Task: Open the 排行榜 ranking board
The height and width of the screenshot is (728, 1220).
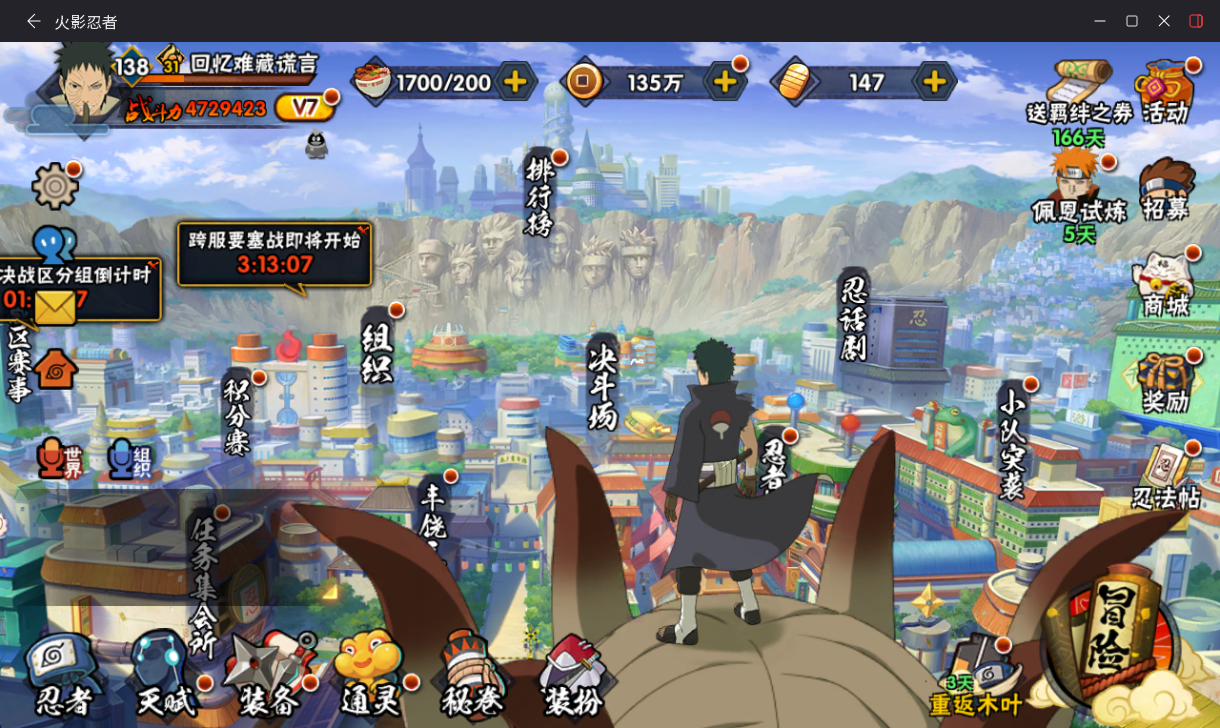Action: pos(540,195)
